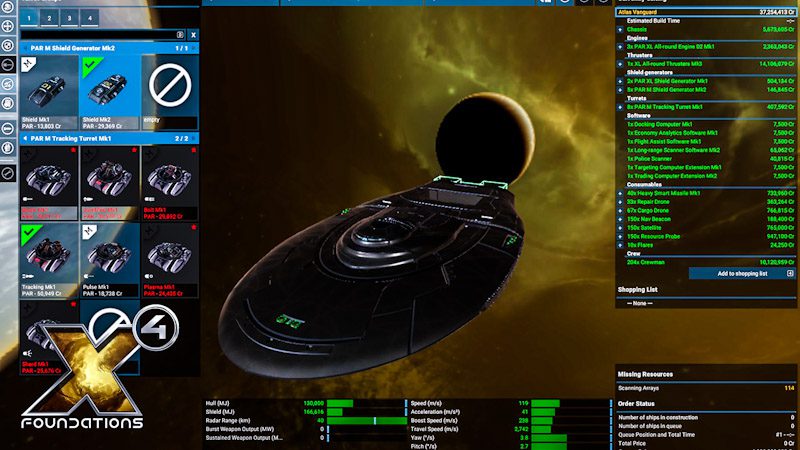Screen dimensions: 800x450
Task: Switch to loadout group tab 2
Action: tap(52, 19)
